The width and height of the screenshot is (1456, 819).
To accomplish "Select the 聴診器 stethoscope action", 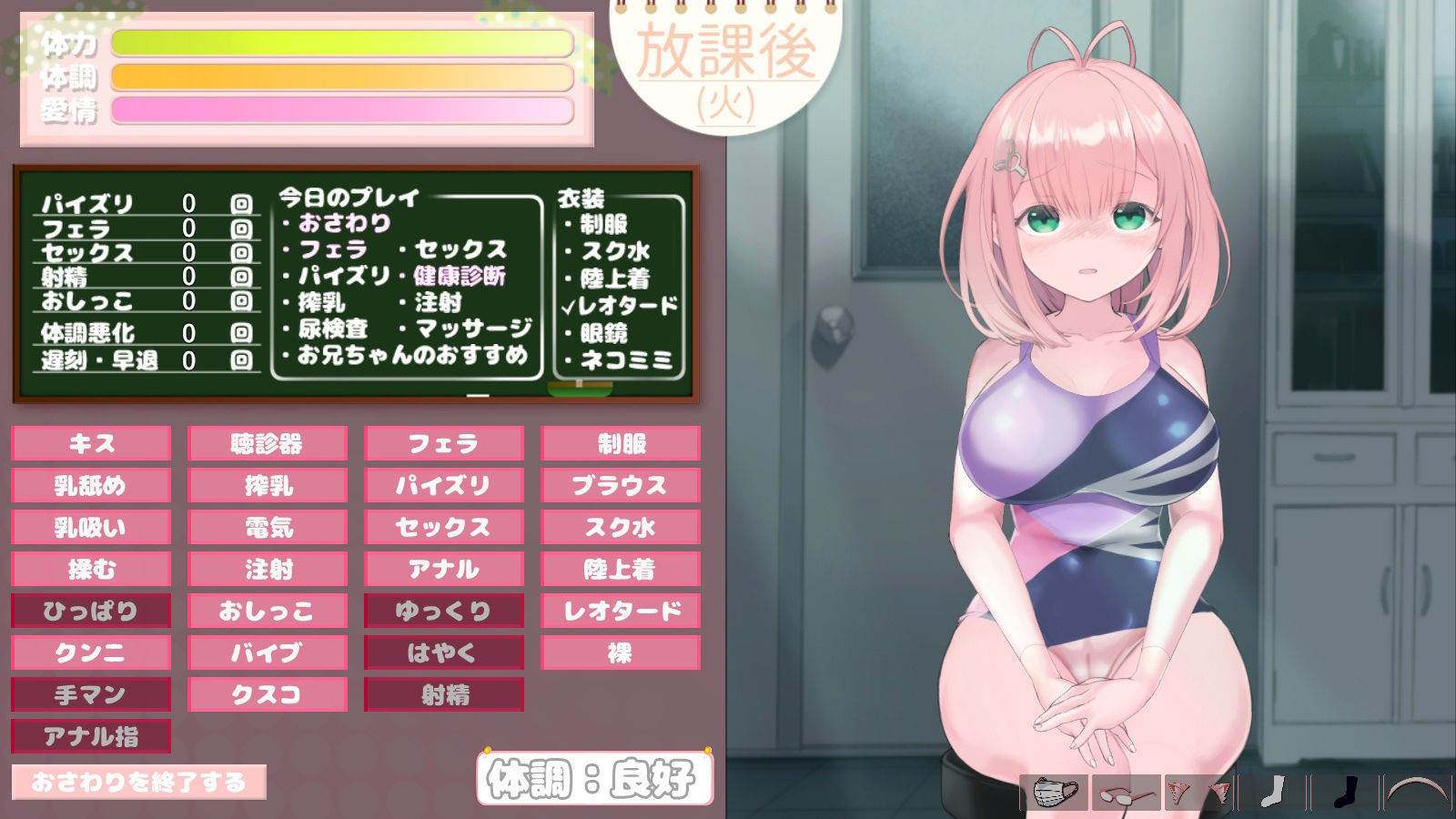I will point(266,443).
